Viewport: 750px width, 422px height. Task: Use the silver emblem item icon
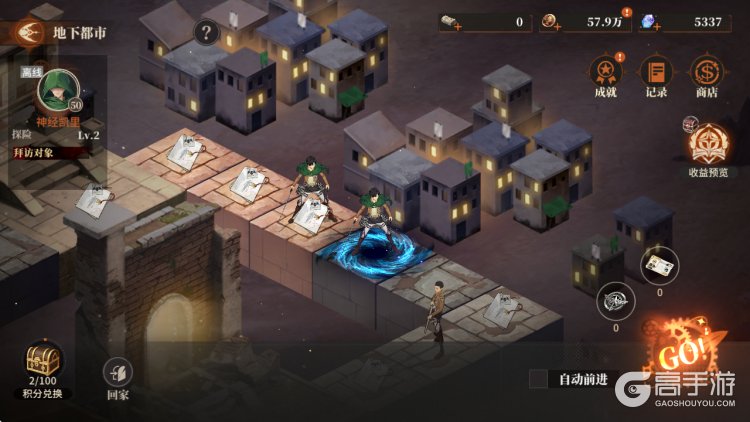614,300
